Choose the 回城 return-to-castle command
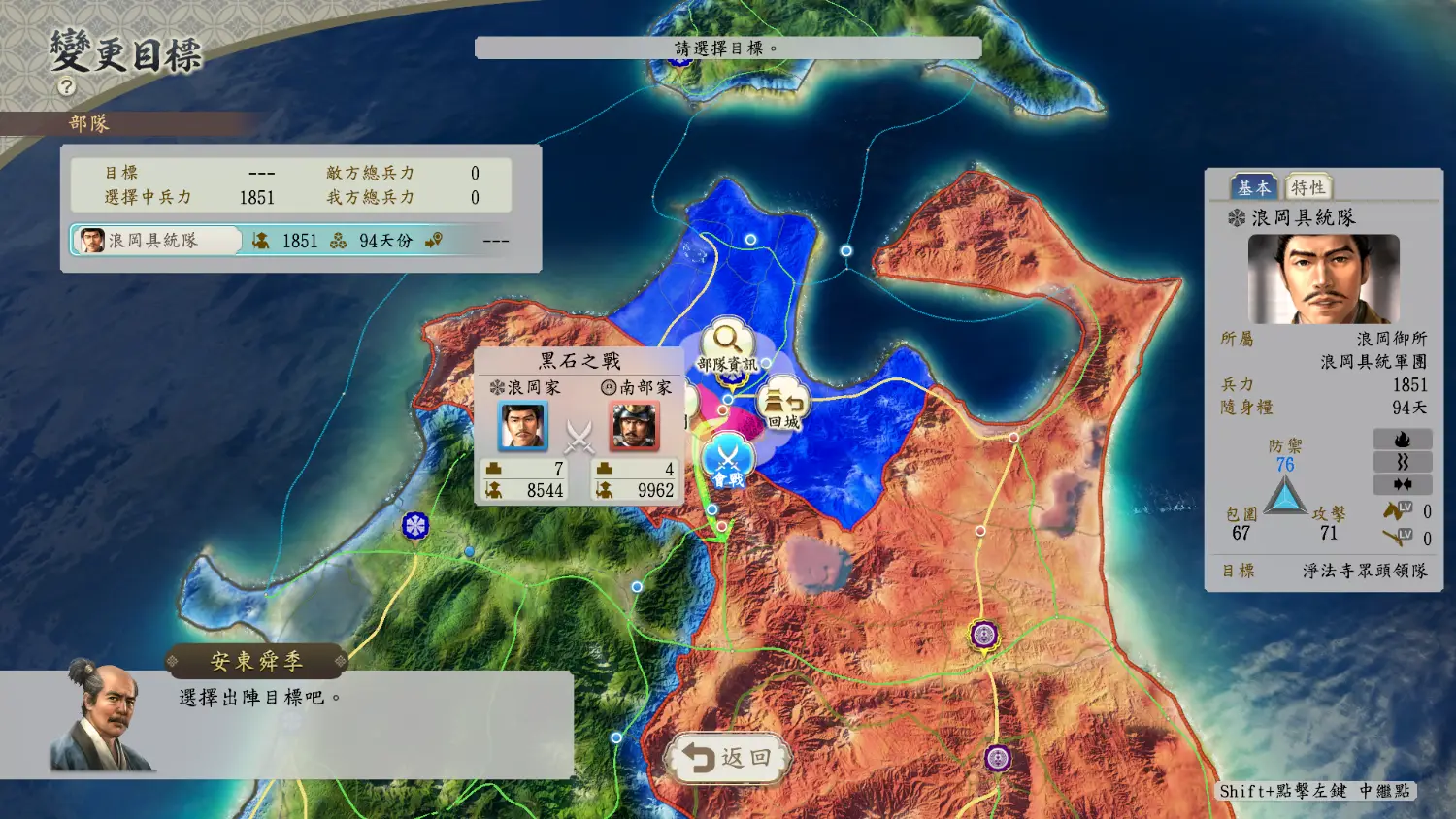The image size is (1456, 819). 783,406
